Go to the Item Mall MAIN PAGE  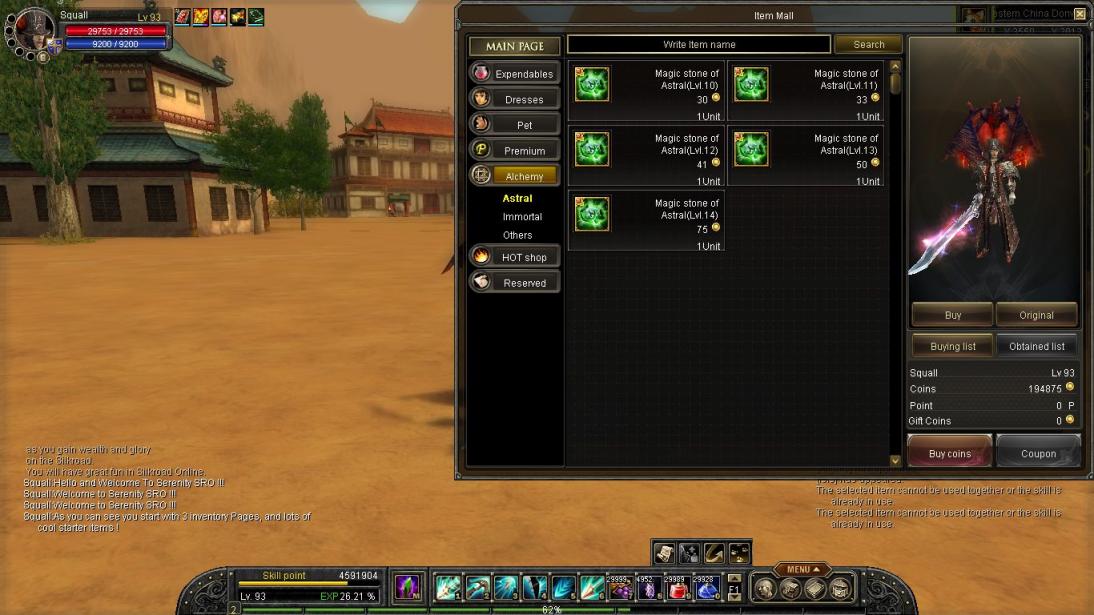(x=514, y=46)
